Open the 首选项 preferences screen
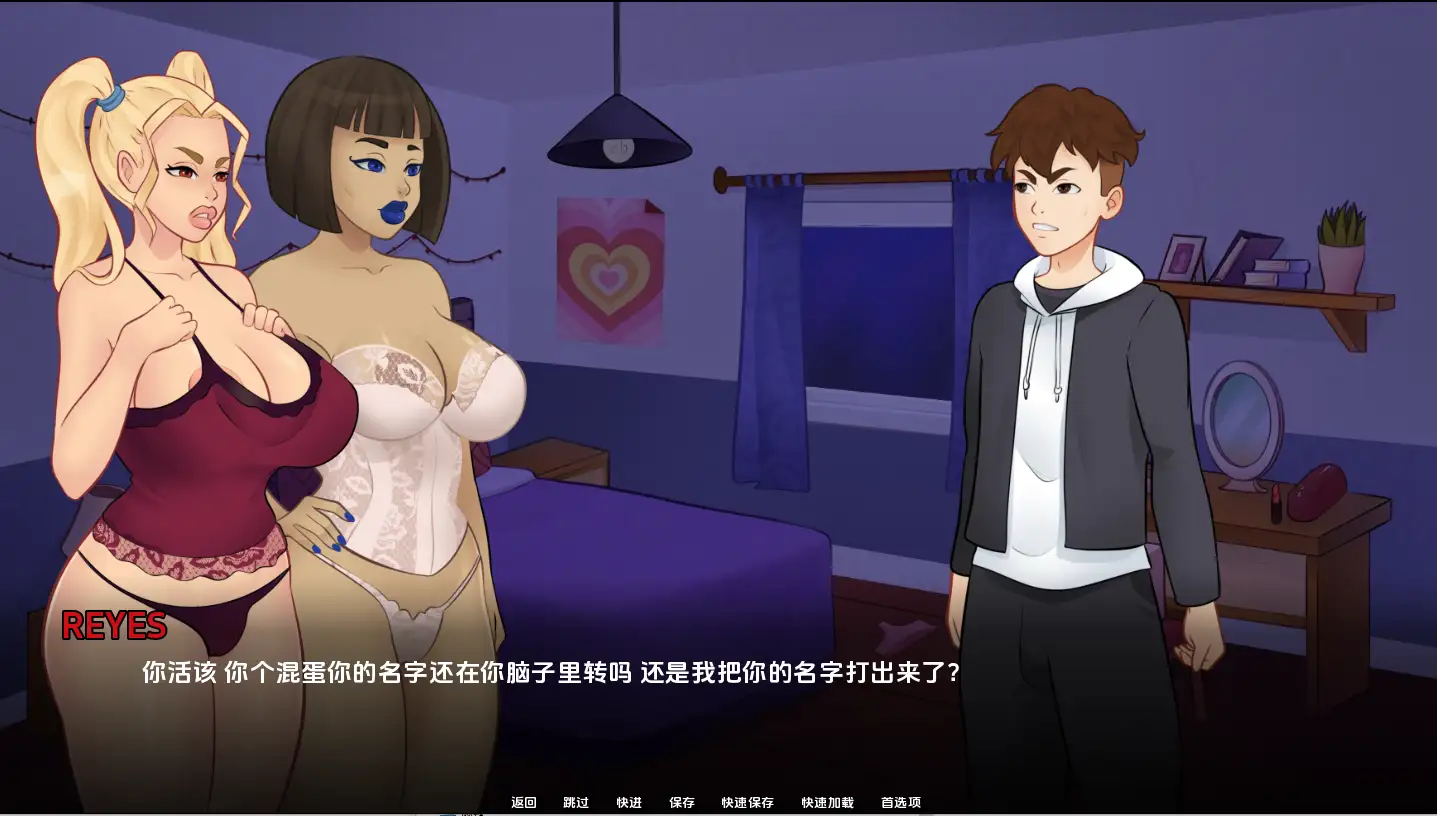 (x=899, y=802)
